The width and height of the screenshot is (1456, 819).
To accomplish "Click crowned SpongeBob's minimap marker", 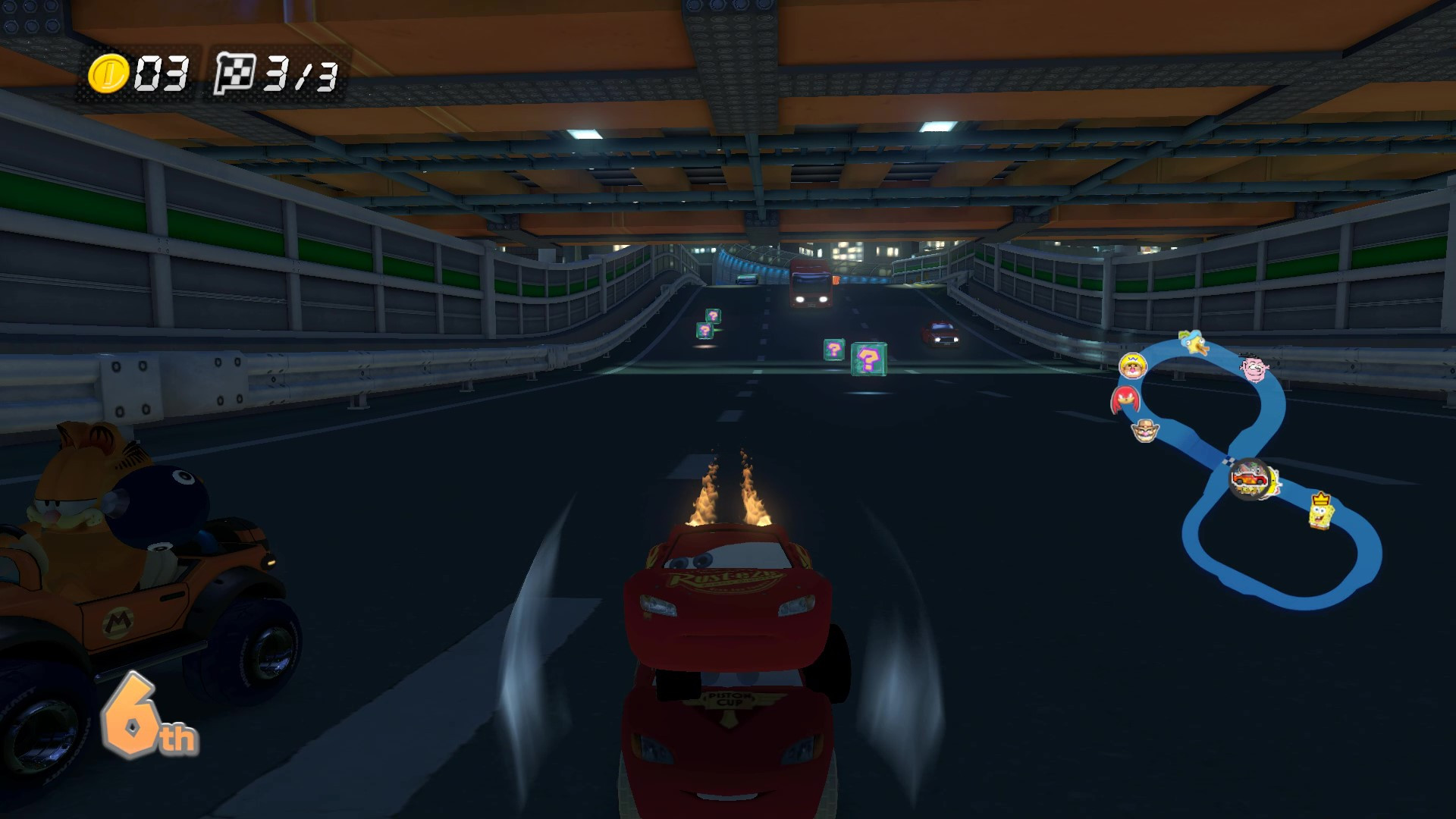I will coord(1322,510).
